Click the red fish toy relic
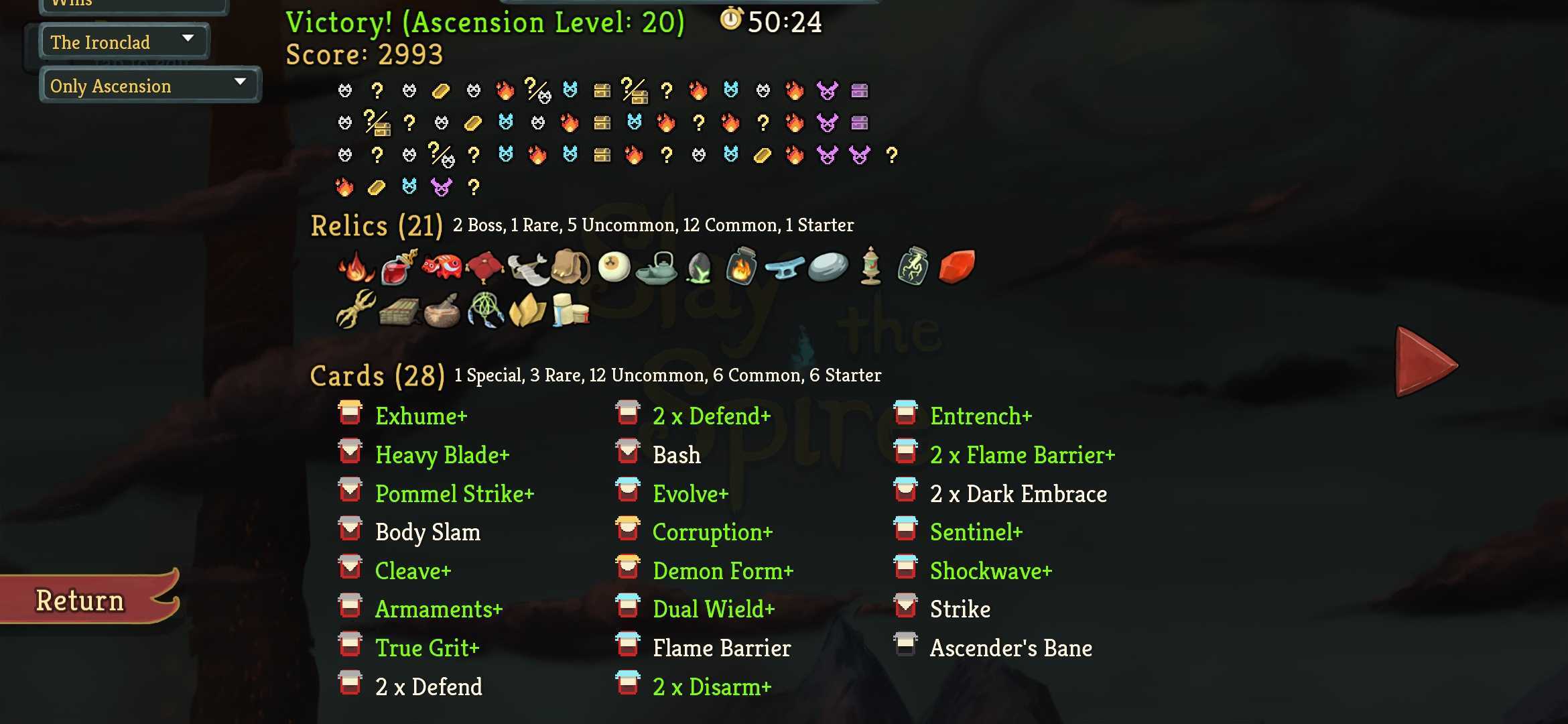 click(442, 267)
